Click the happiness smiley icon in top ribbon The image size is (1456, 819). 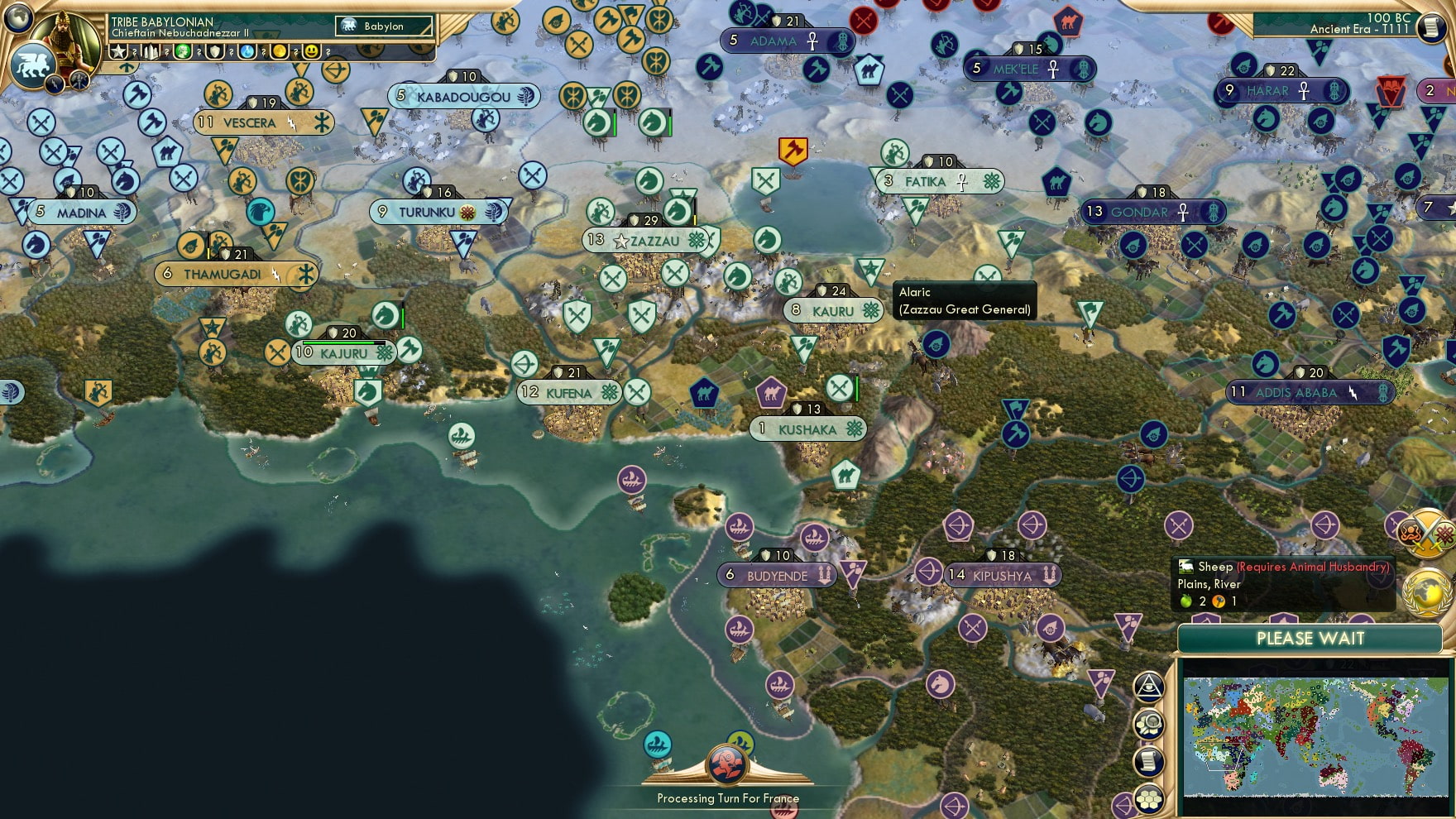[314, 50]
